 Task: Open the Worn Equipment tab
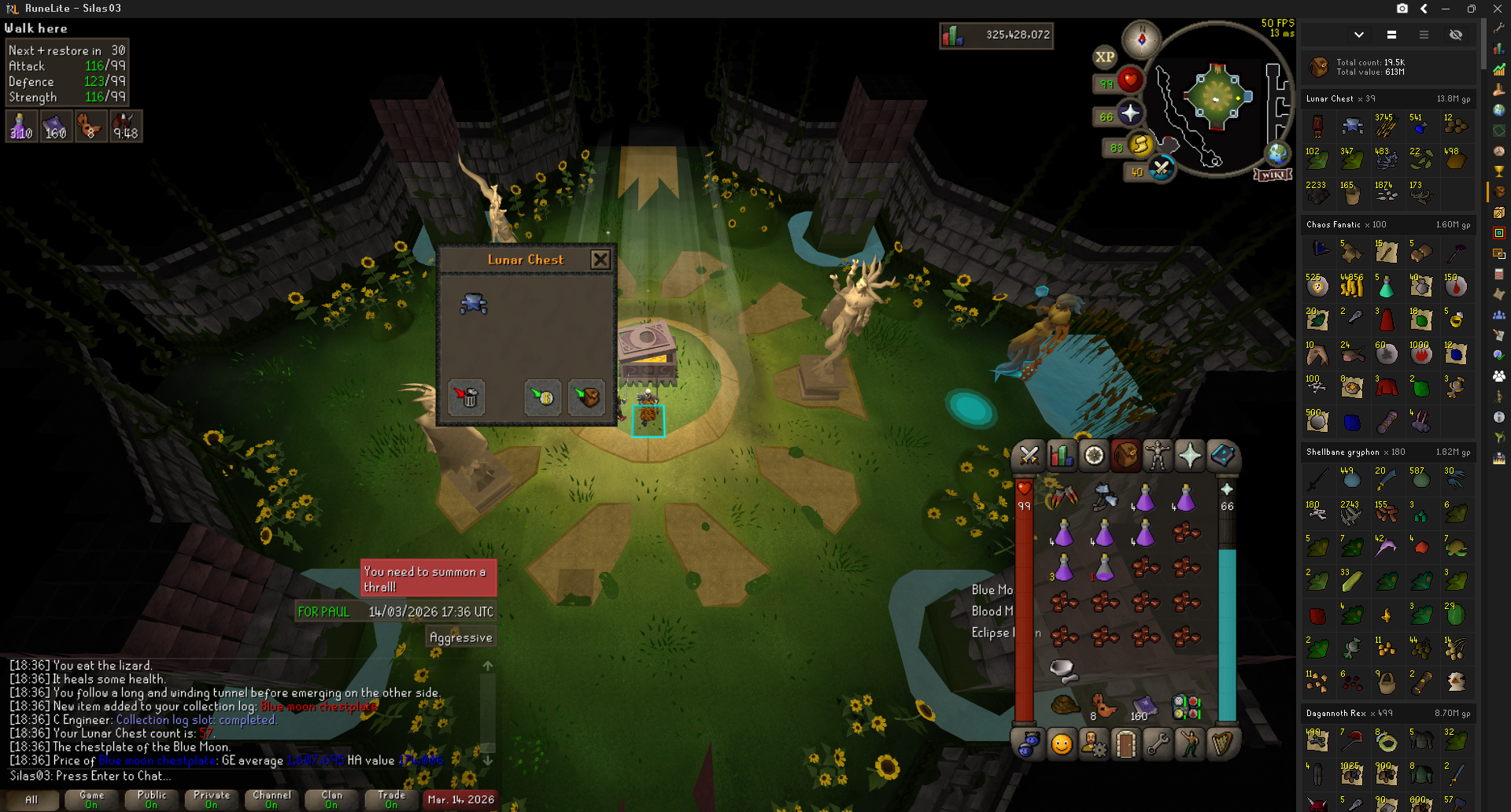point(1157,456)
